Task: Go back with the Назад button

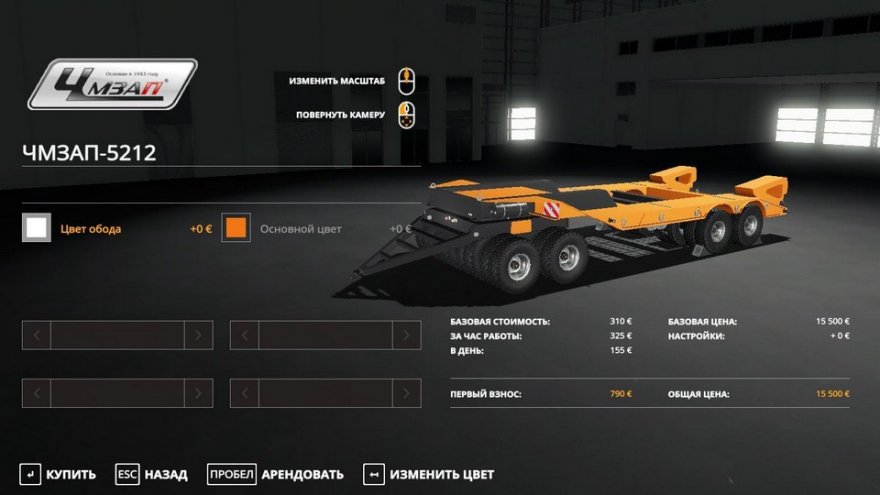Action: click(151, 474)
